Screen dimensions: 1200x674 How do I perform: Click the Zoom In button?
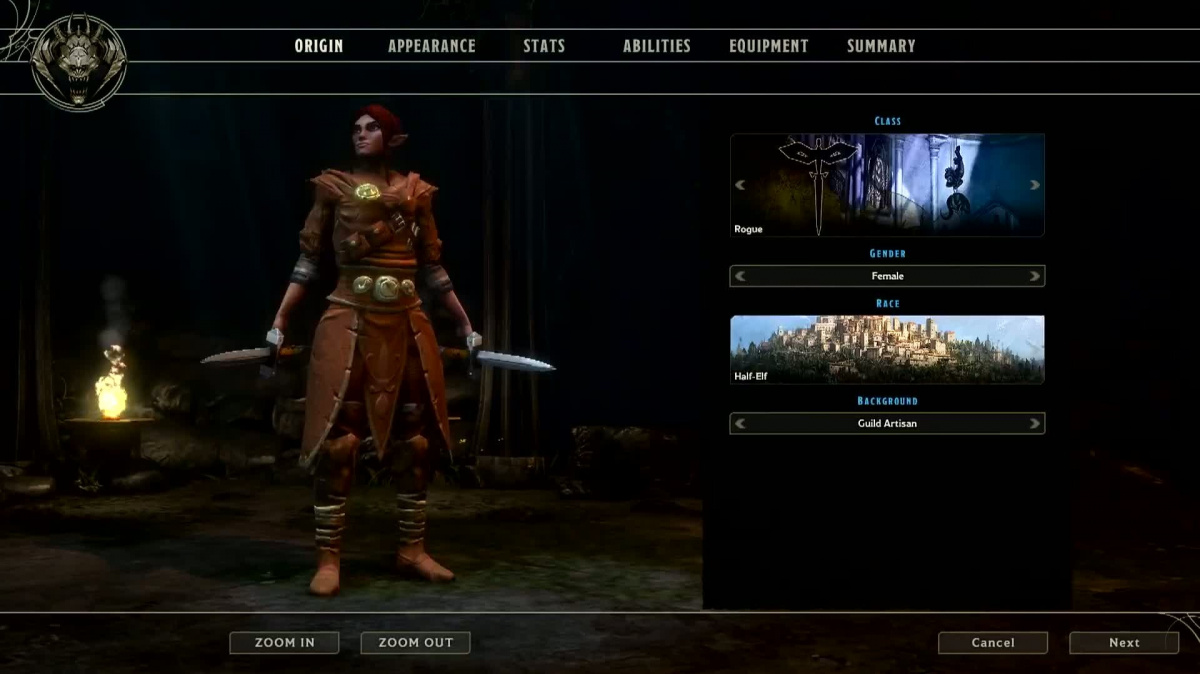tap(284, 643)
